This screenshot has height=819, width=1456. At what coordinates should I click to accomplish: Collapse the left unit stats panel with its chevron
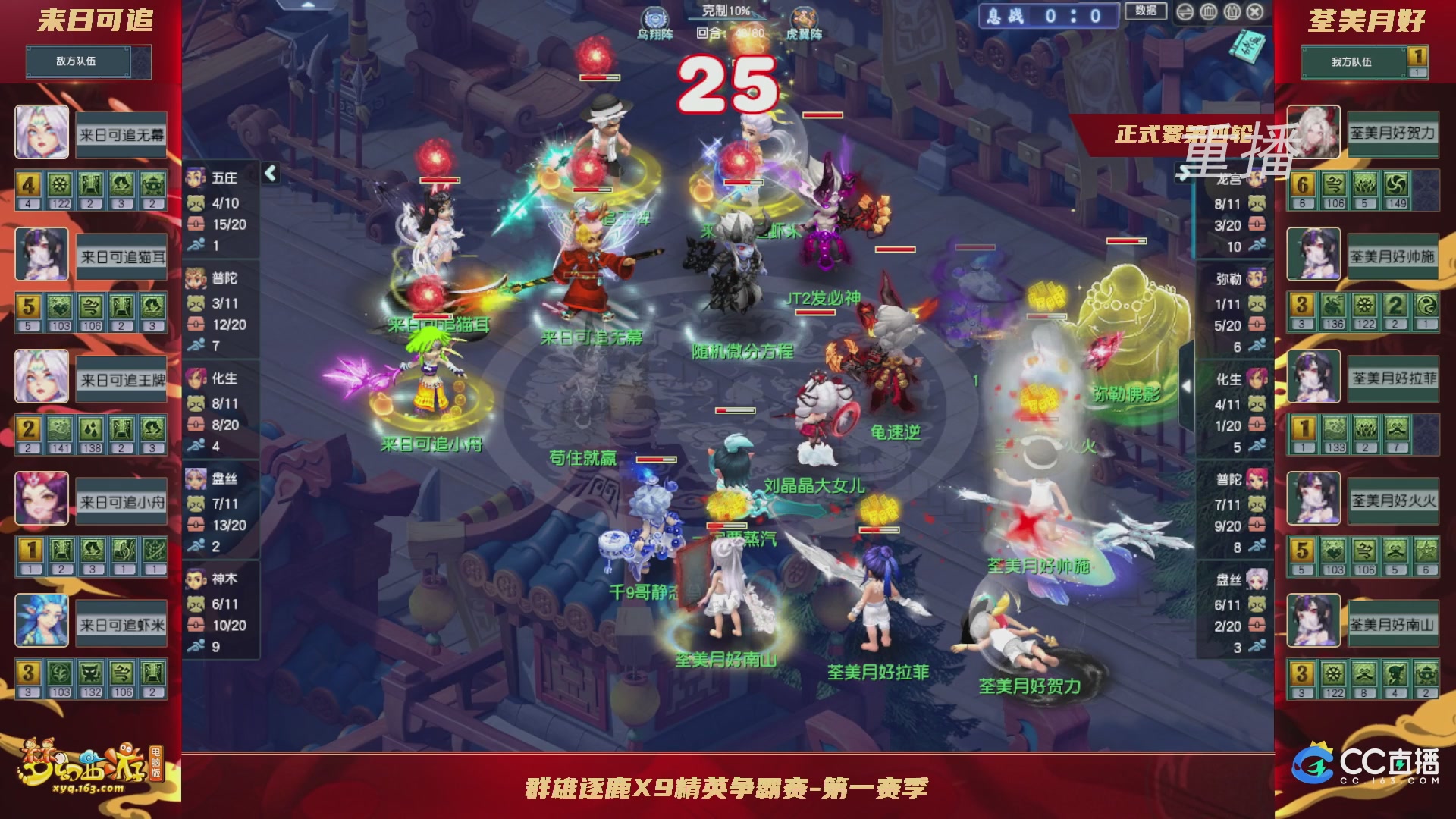(269, 173)
